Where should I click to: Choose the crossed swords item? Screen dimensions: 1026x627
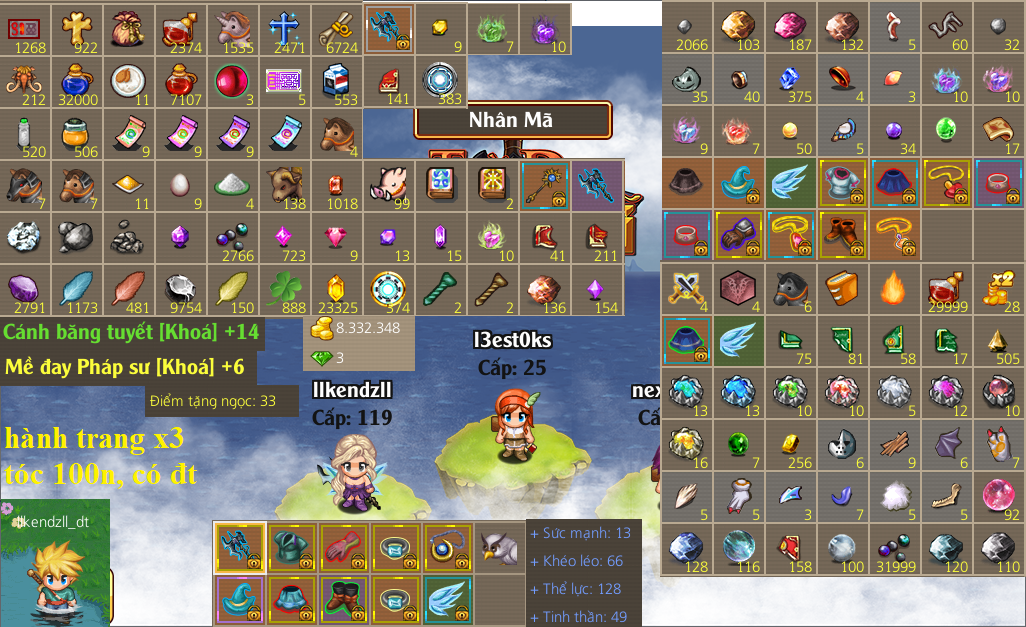pos(686,288)
